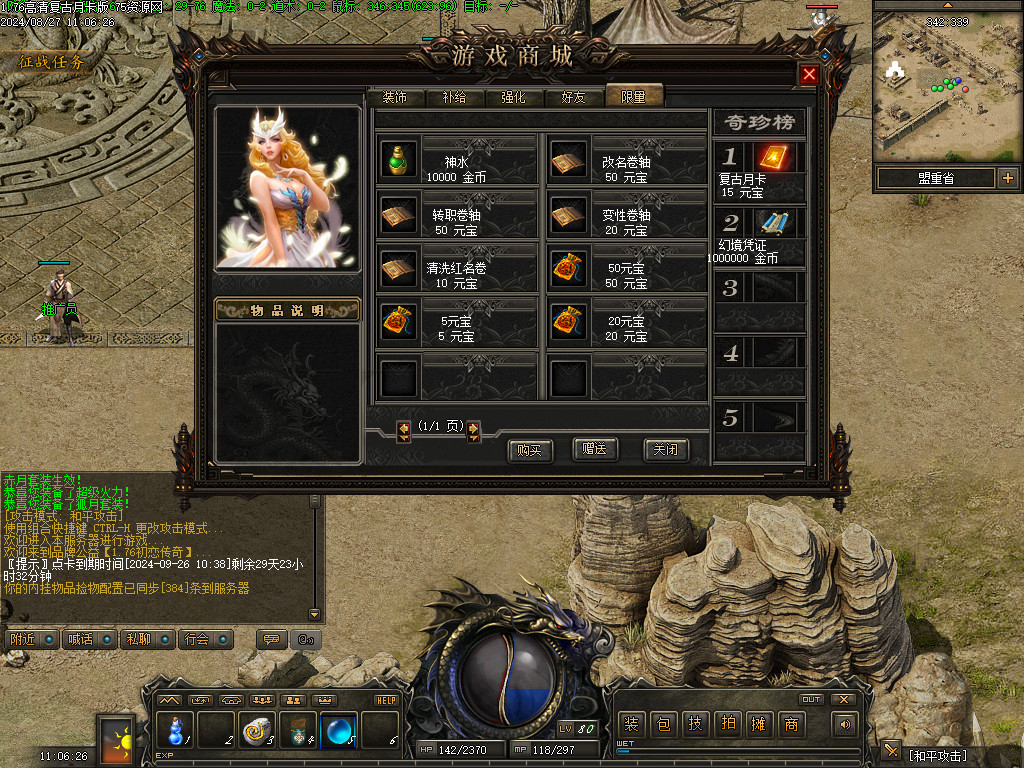This screenshot has width=1024, height=768.
Task: Select the 50元宝 pouch item
Action: (569, 267)
